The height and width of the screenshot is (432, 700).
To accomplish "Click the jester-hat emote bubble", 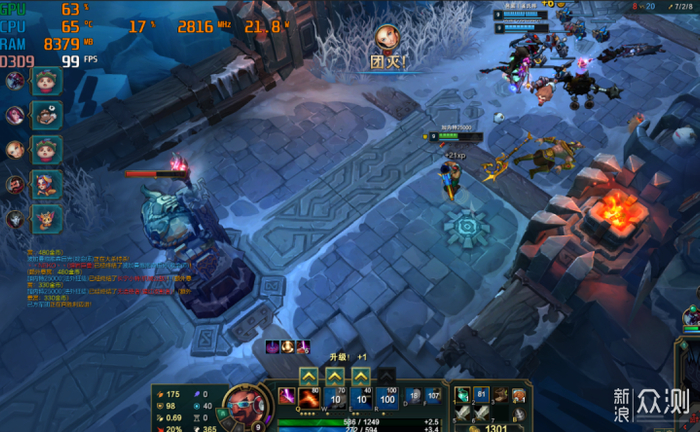I will coord(48,184).
